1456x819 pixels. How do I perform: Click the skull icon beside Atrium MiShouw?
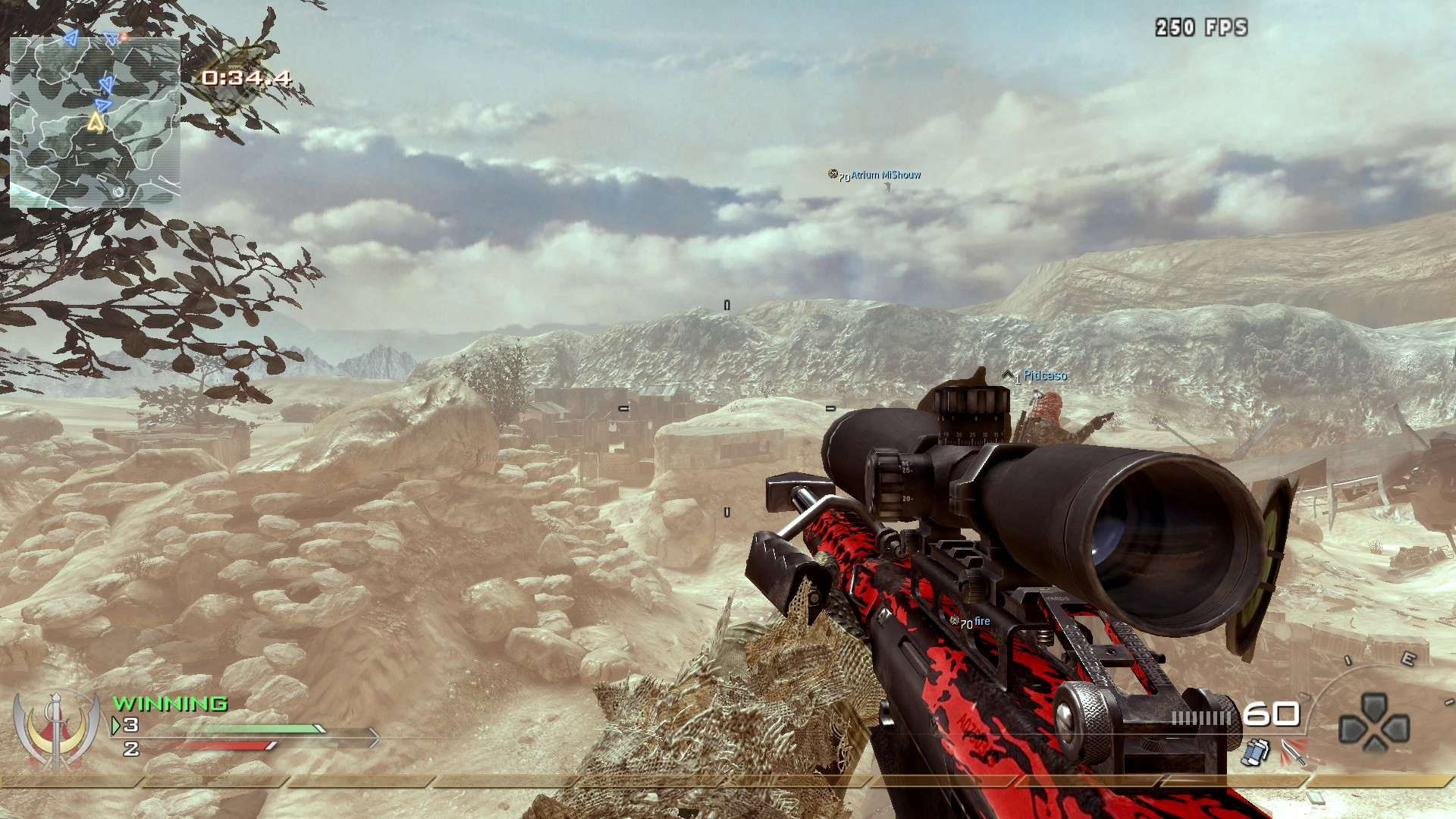pyautogui.click(x=832, y=174)
